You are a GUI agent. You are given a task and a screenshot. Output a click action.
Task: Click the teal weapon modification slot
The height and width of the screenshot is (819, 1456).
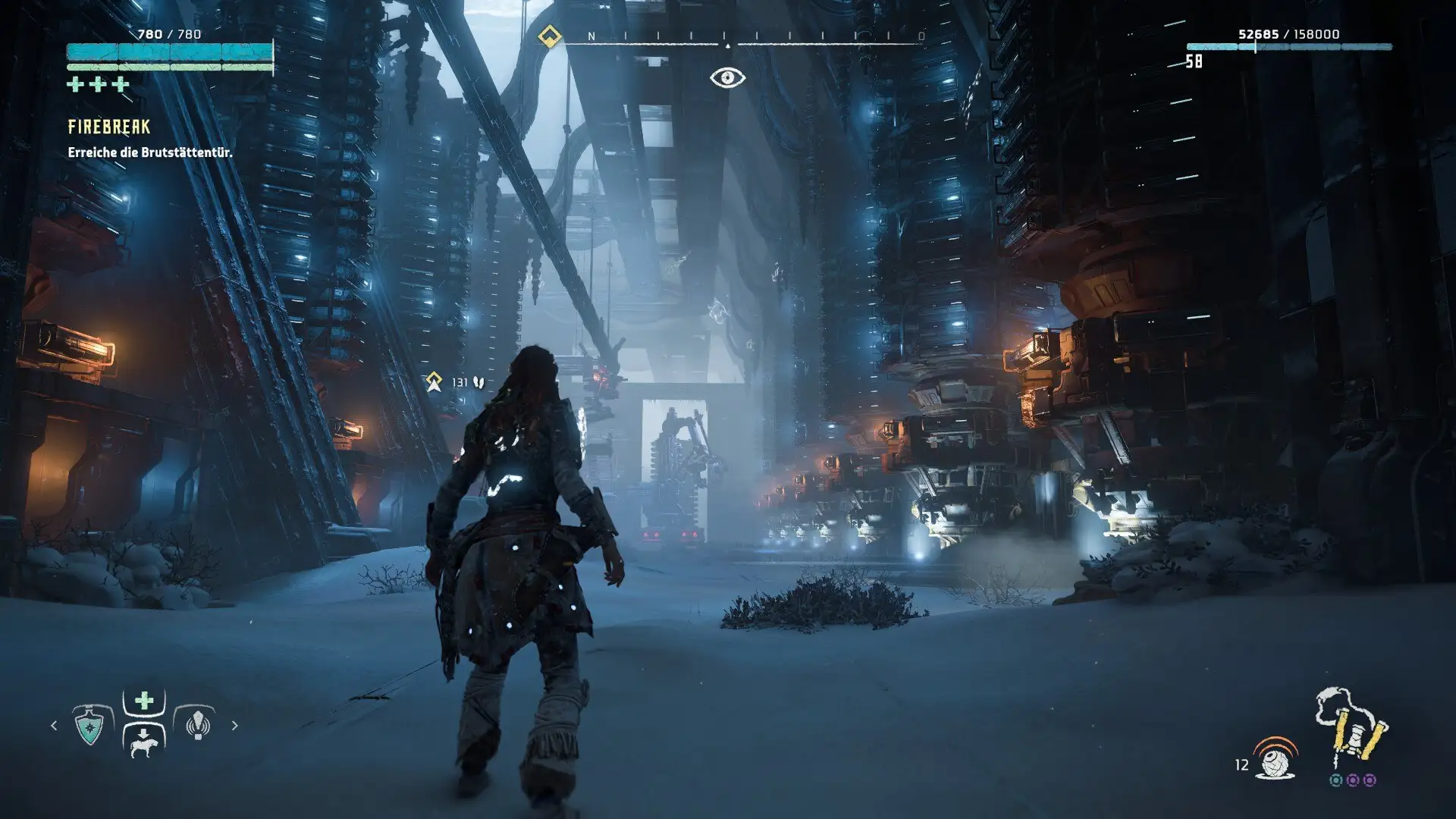[1336, 780]
